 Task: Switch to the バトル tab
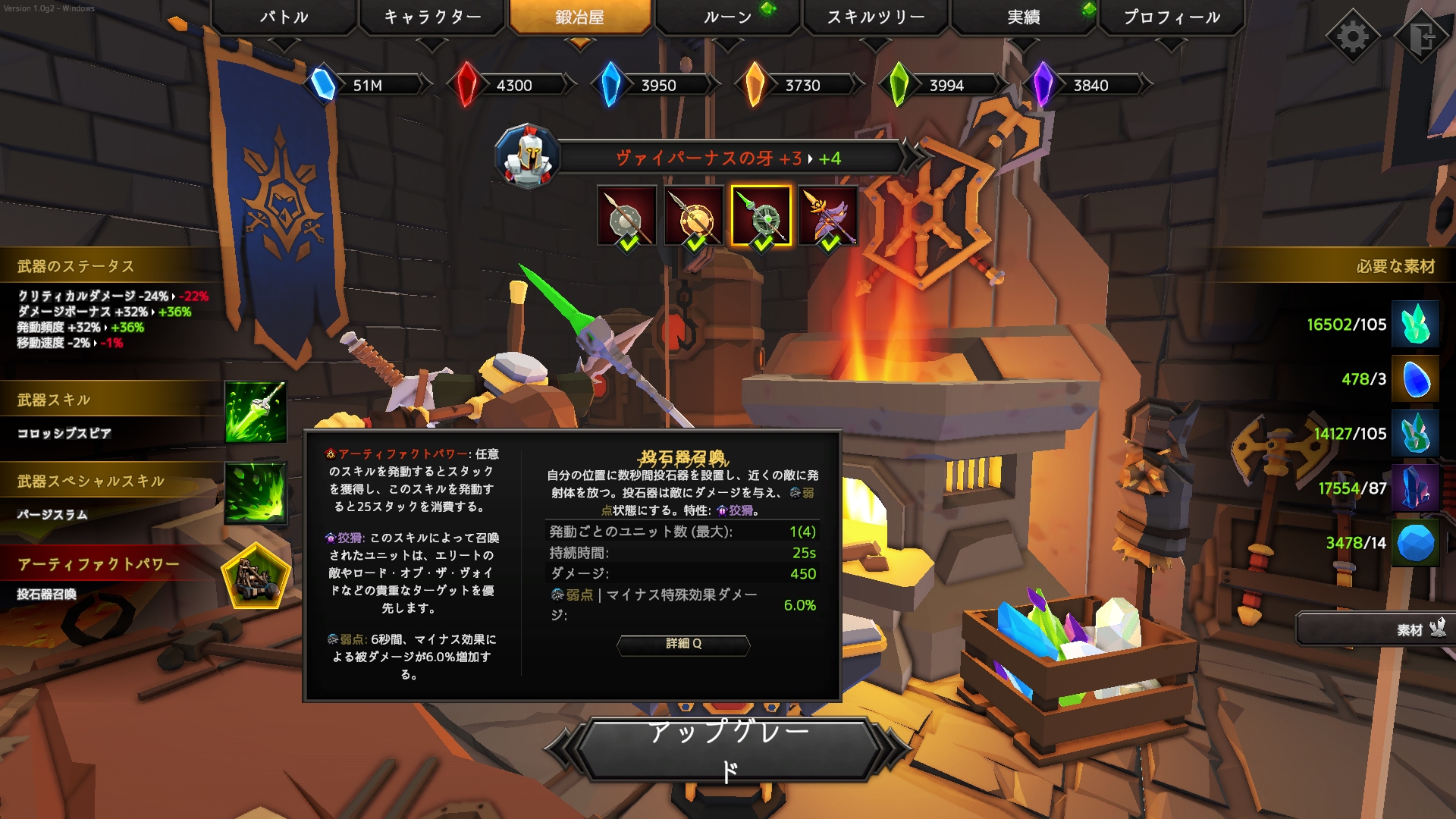(284, 17)
